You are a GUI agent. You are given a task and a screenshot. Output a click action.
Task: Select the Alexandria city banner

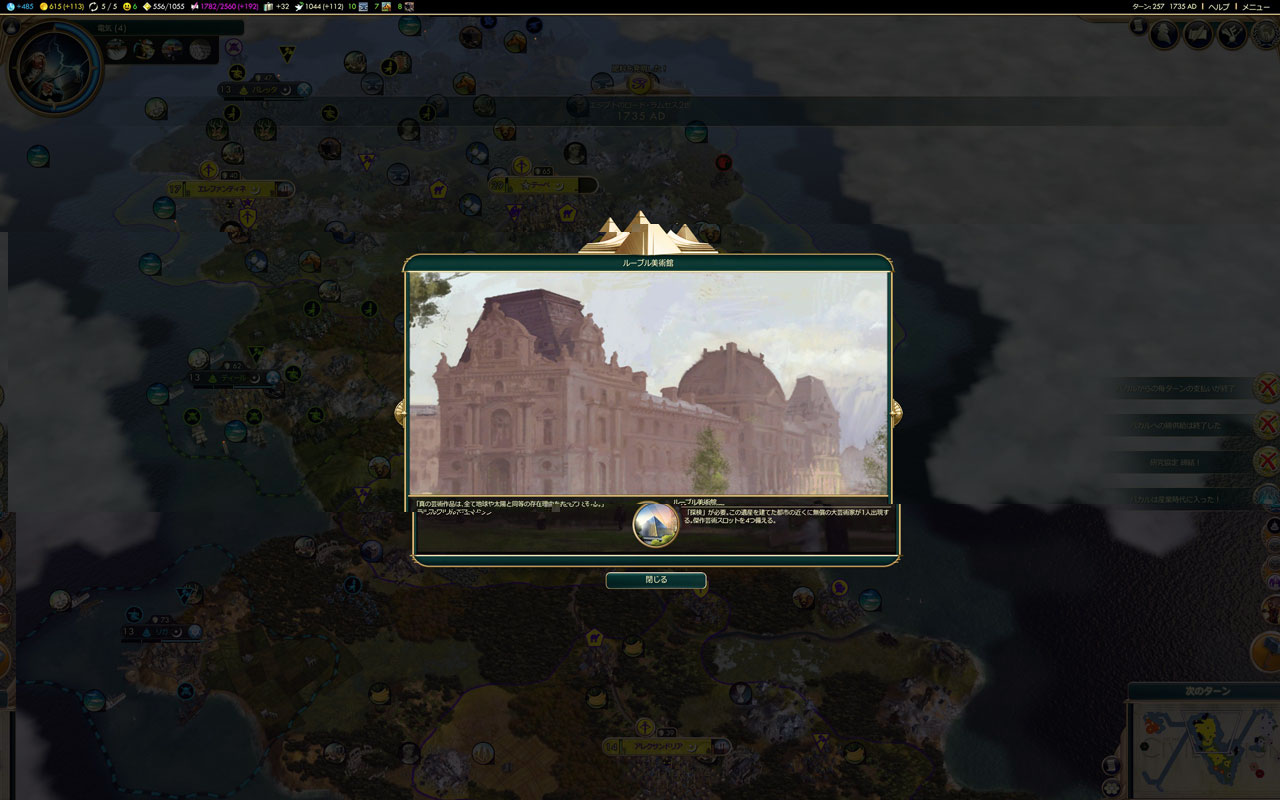click(655, 746)
